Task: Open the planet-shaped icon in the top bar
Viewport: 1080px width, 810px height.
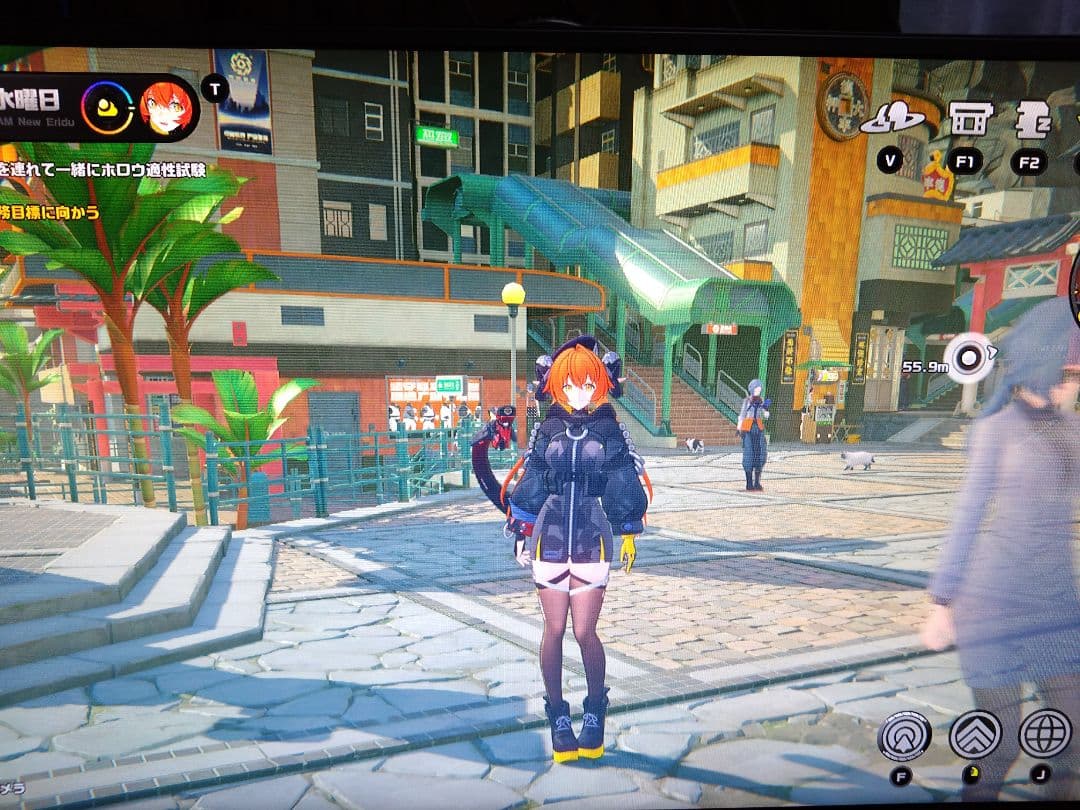Action: (891, 119)
